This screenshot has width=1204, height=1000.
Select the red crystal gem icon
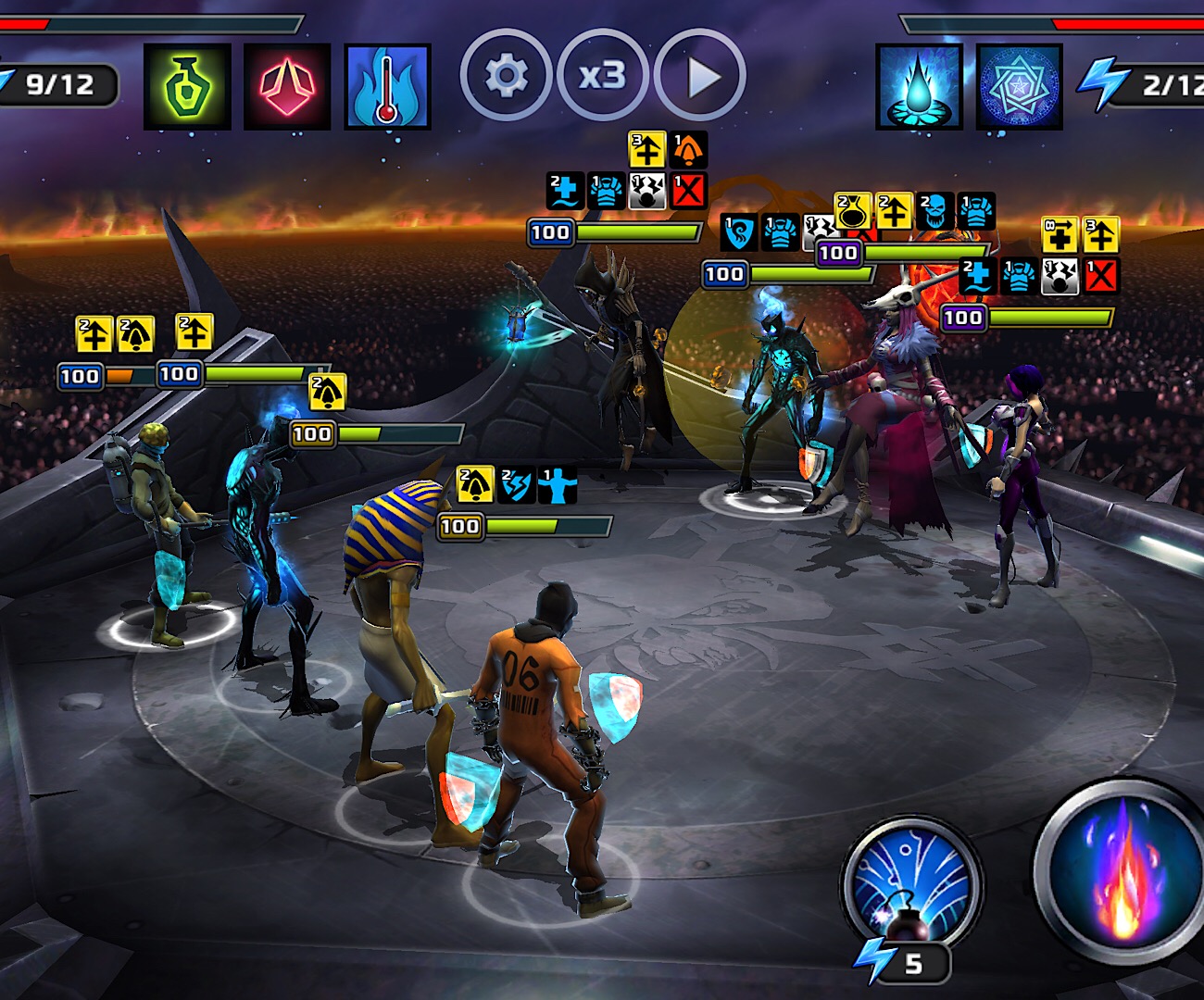point(287,86)
